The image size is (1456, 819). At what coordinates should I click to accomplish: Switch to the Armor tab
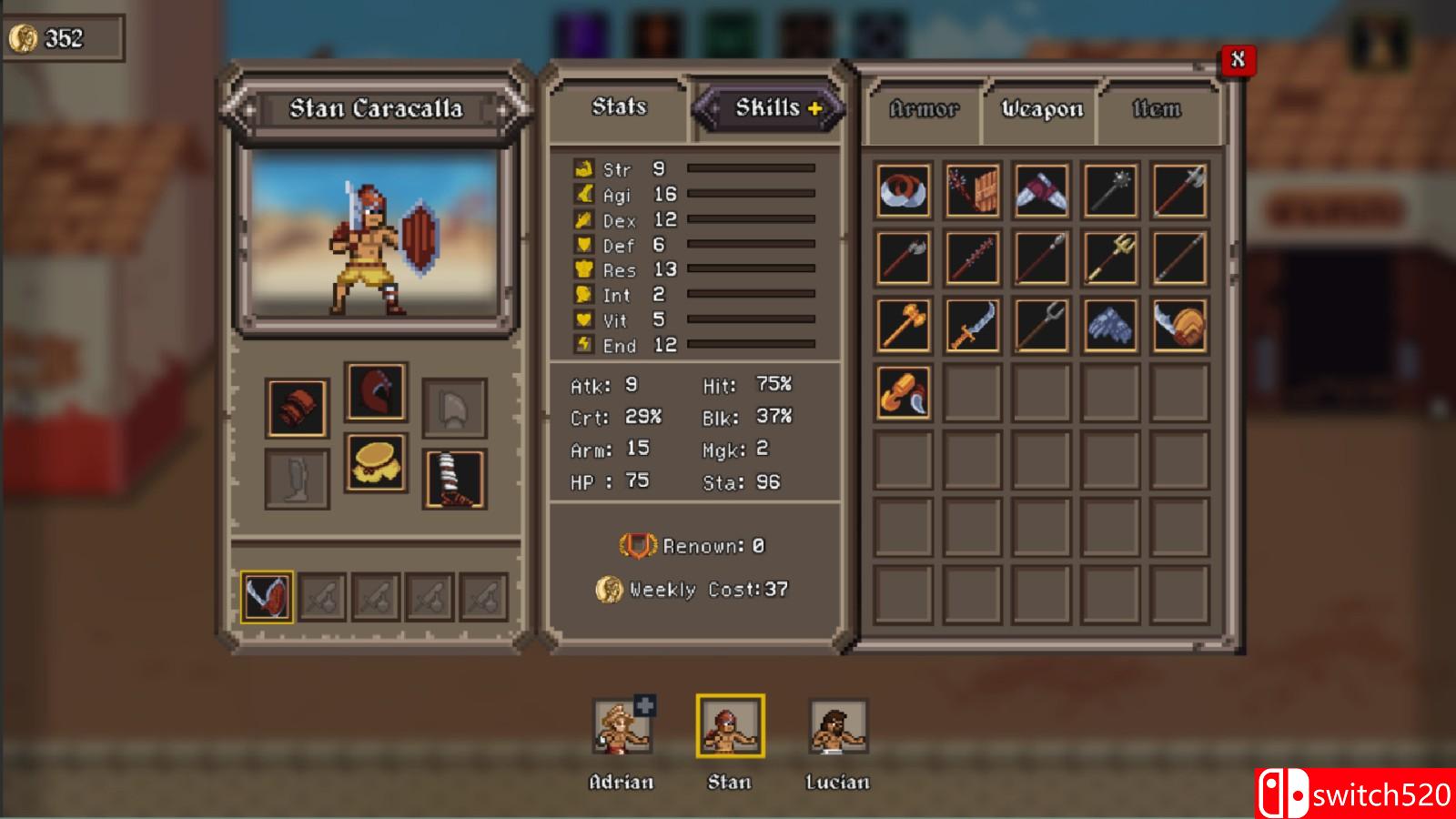[x=925, y=109]
